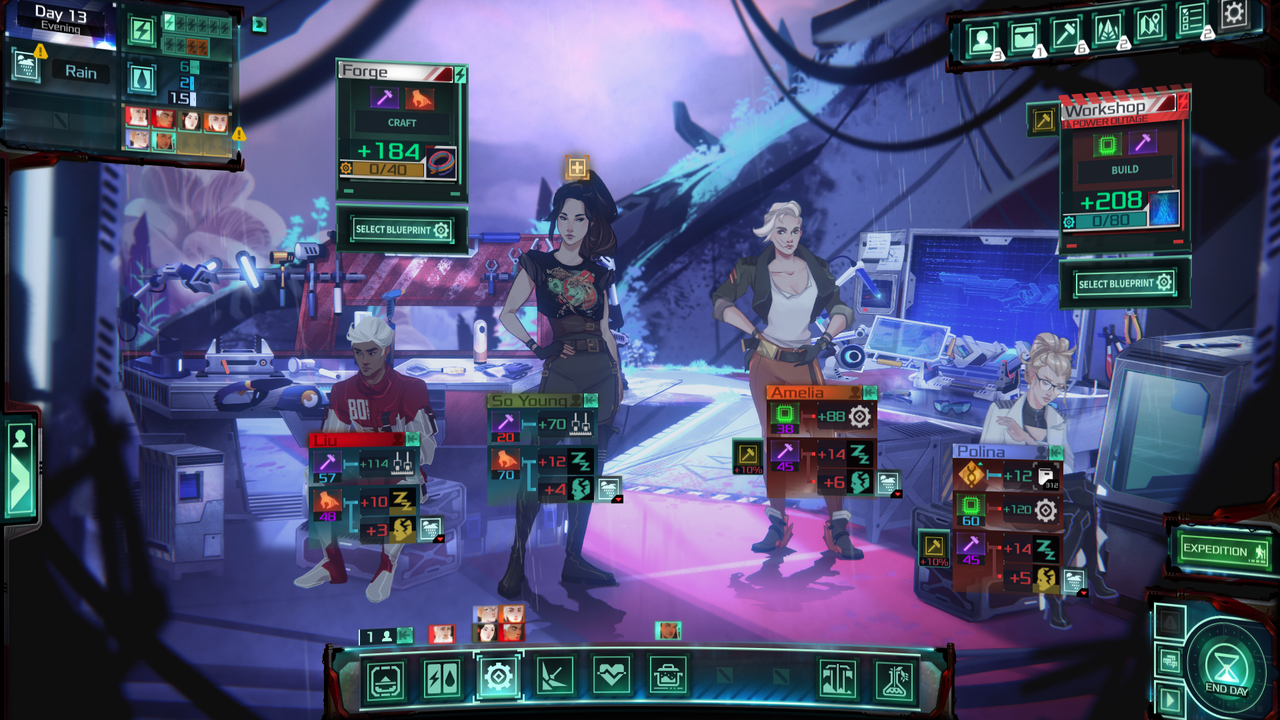The height and width of the screenshot is (720, 1280).
Task: Click So Young's portrait thumbnail above the bottom toolbar
Action: point(486,633)
